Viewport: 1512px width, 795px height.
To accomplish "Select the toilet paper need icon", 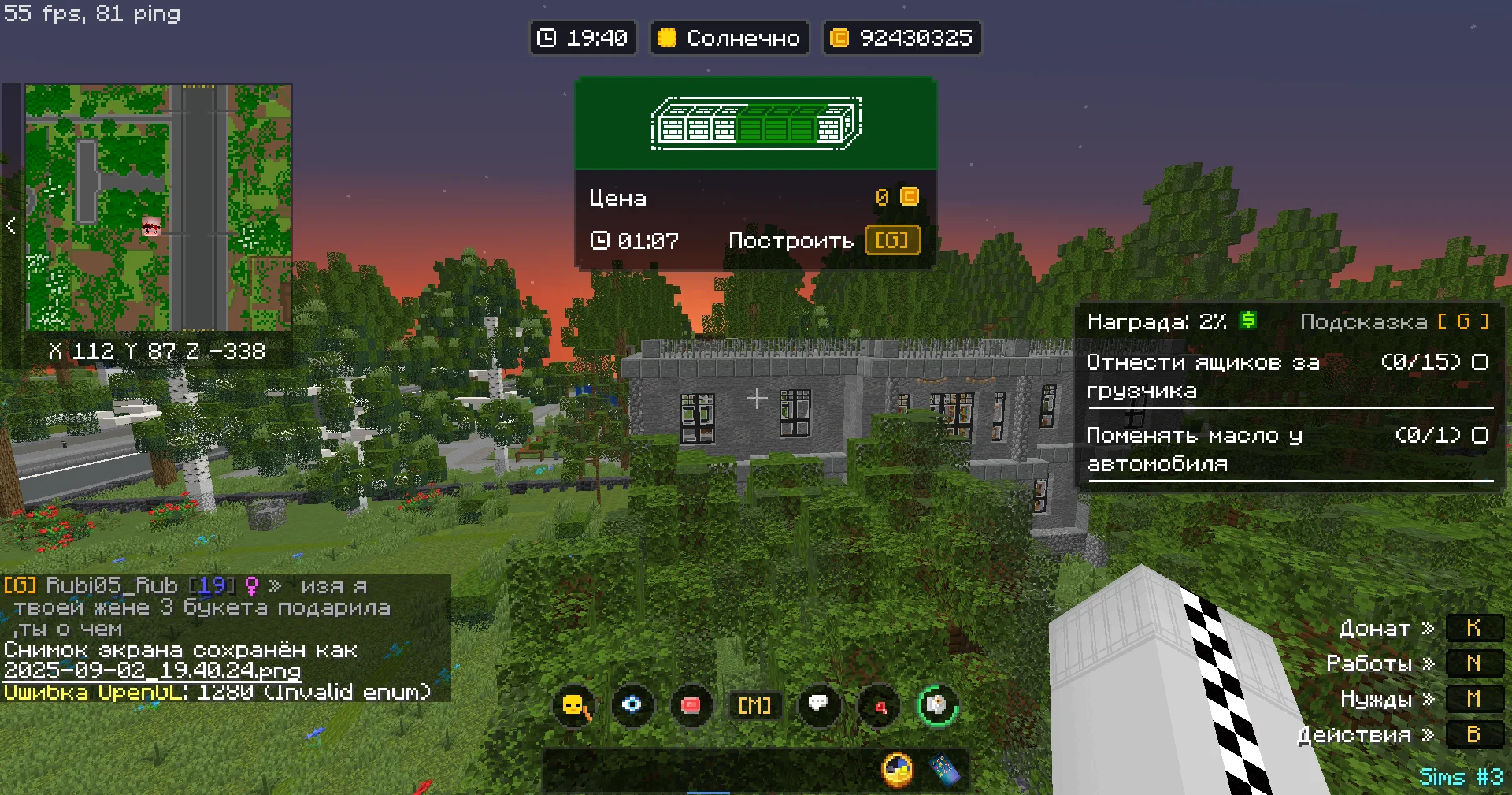I will point(937,704).
